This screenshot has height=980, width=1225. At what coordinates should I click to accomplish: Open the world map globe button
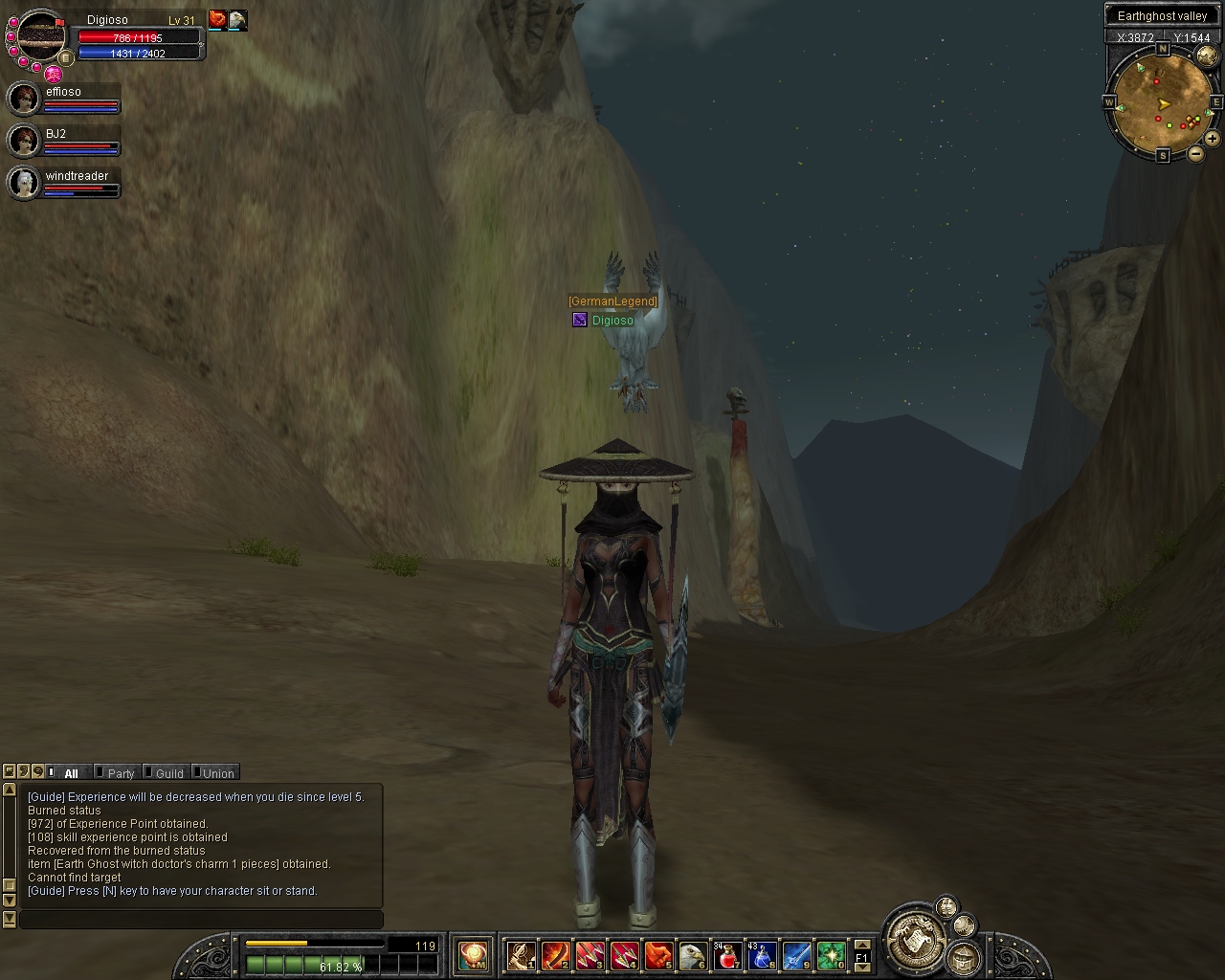click(x=1207, y=56)
